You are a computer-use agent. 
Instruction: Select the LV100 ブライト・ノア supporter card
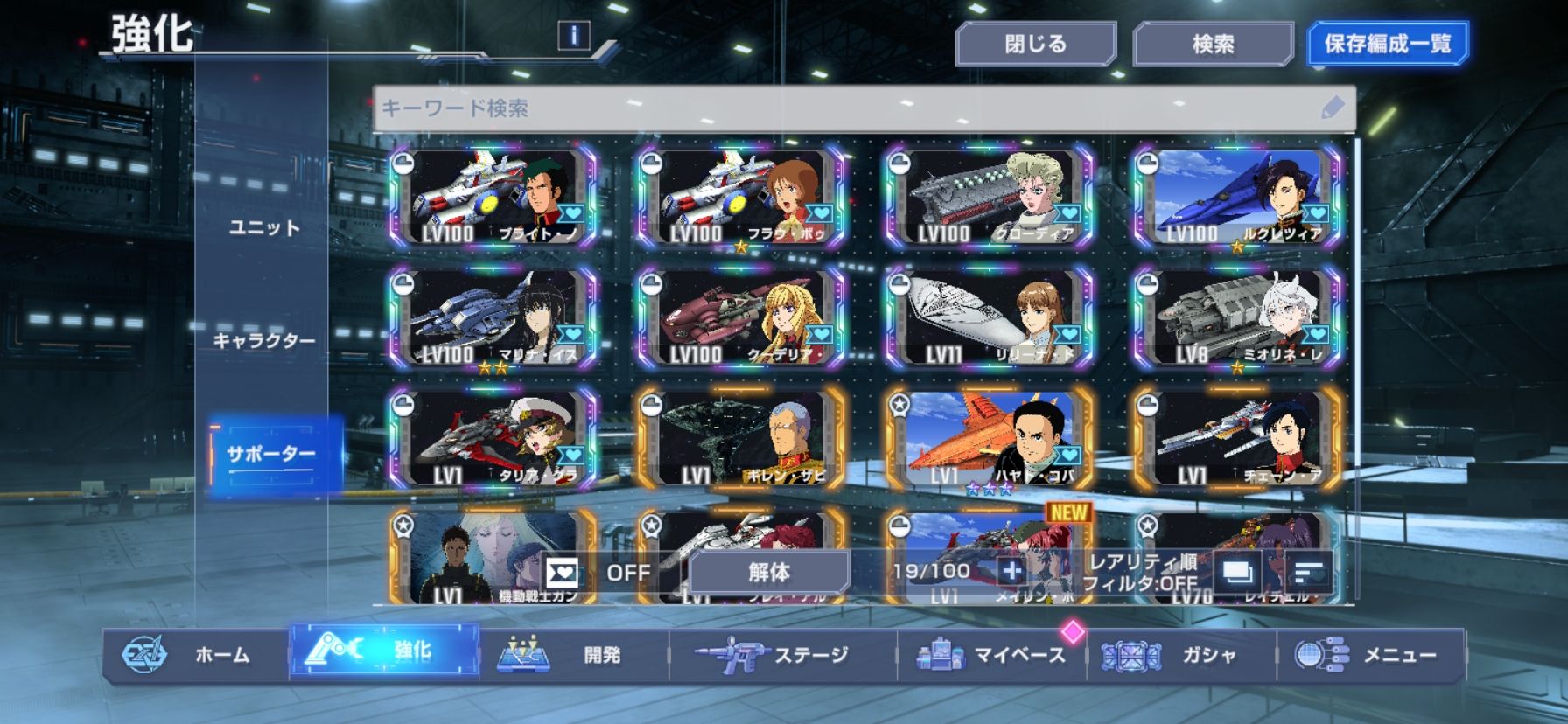pos(494,198)
